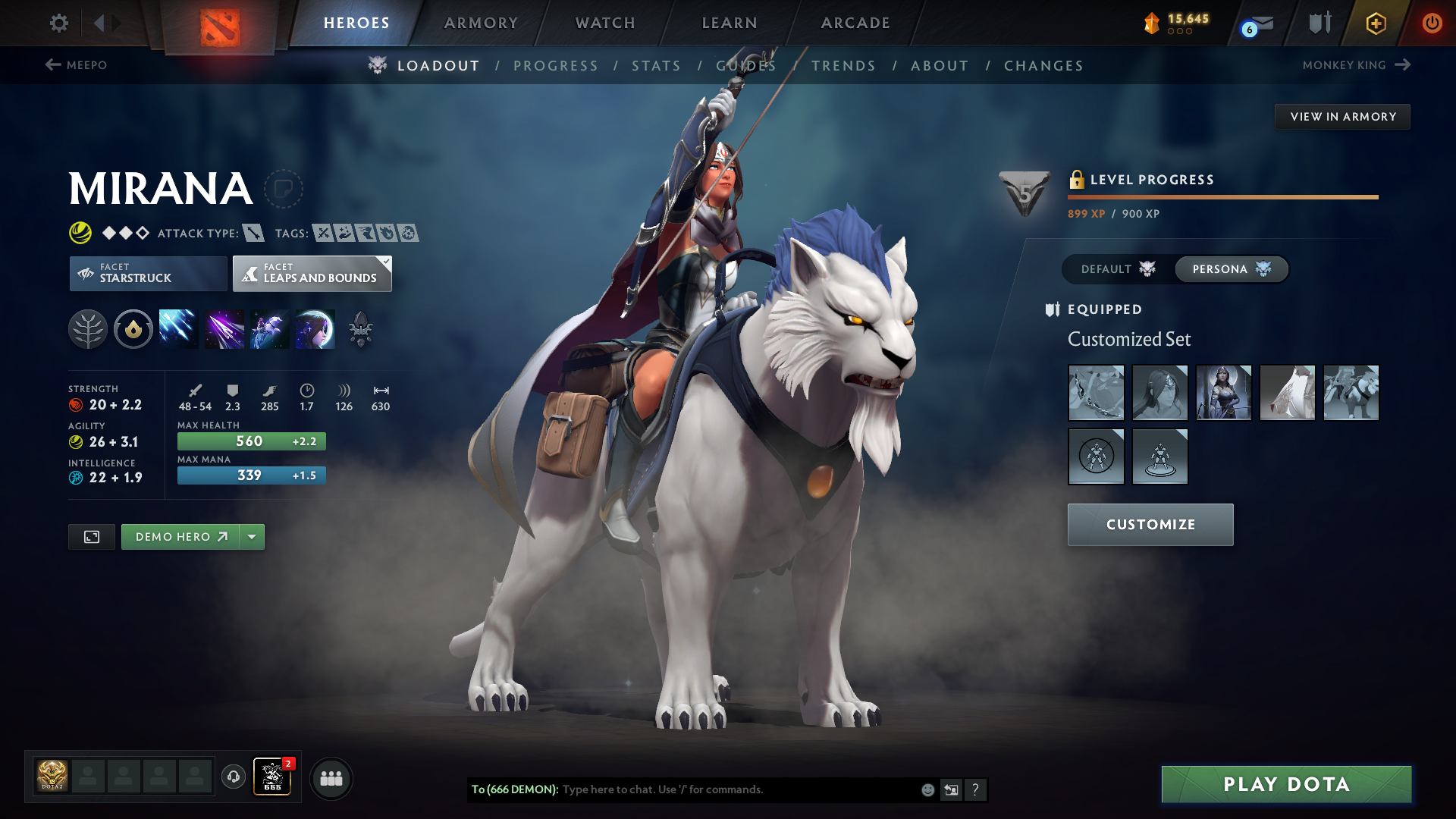Switch to the Armory tab
Viewport: 1456px width, 819px height.
click(481, 23)
